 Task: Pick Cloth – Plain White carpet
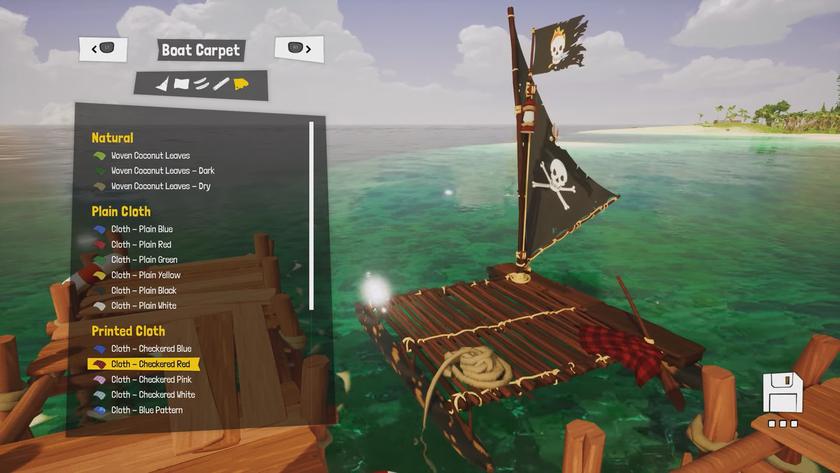143,306
